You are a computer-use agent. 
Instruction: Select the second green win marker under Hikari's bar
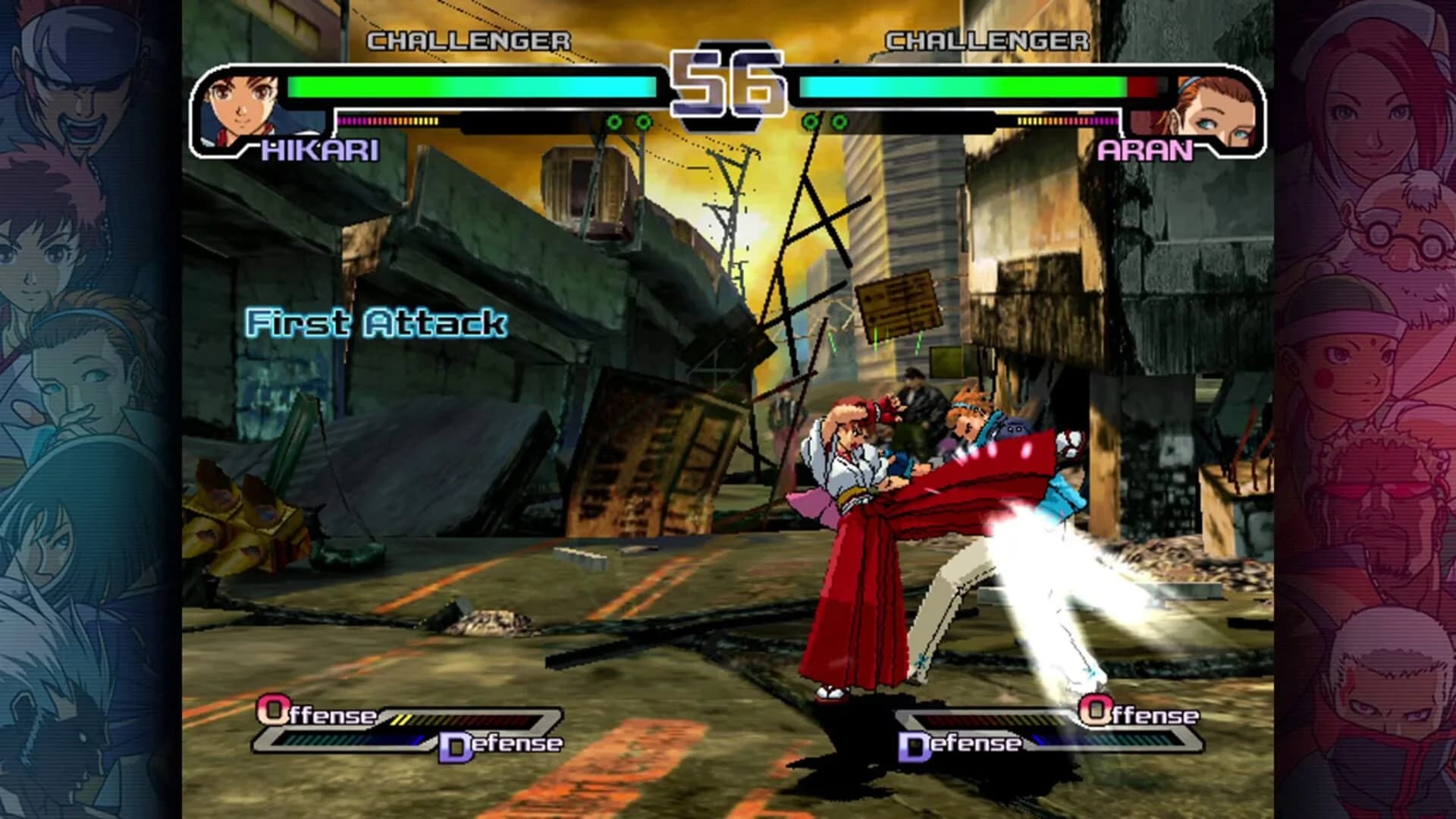(x=643, y=120)
